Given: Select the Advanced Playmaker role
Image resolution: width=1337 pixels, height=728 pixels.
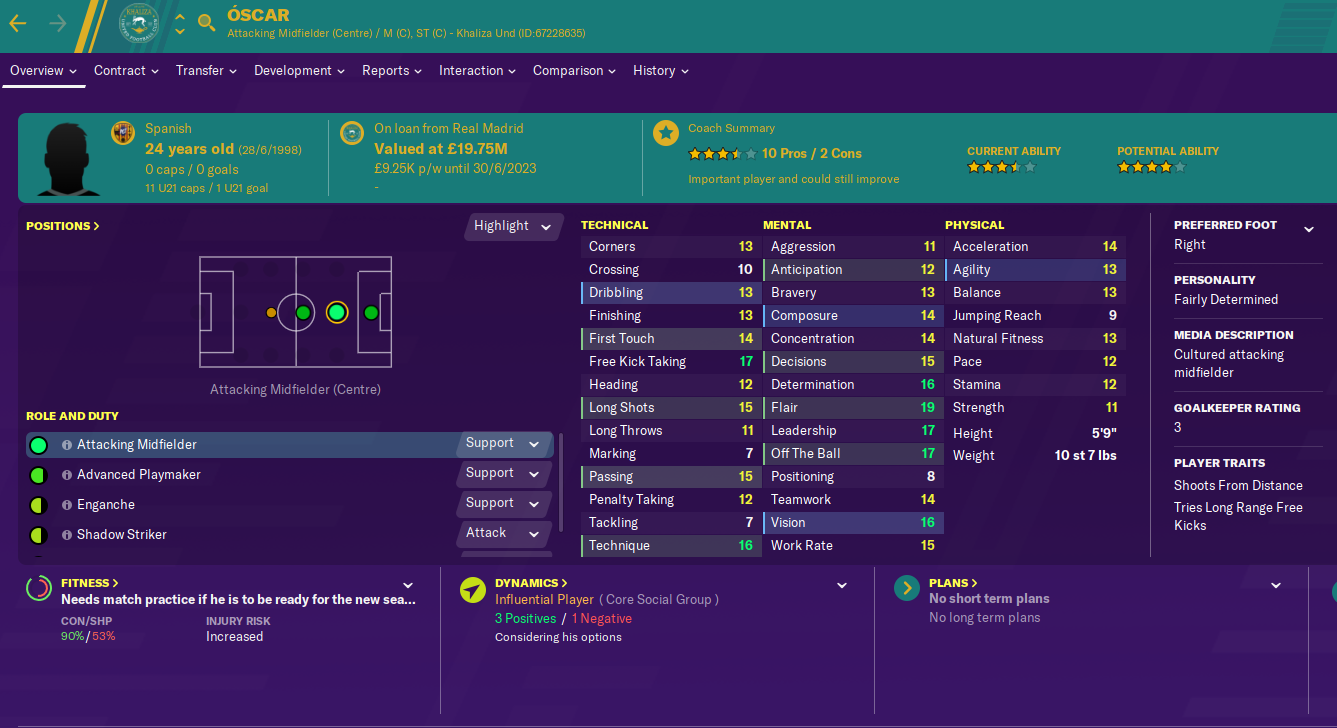Looking at the screenshot, I should coord(138,475).
